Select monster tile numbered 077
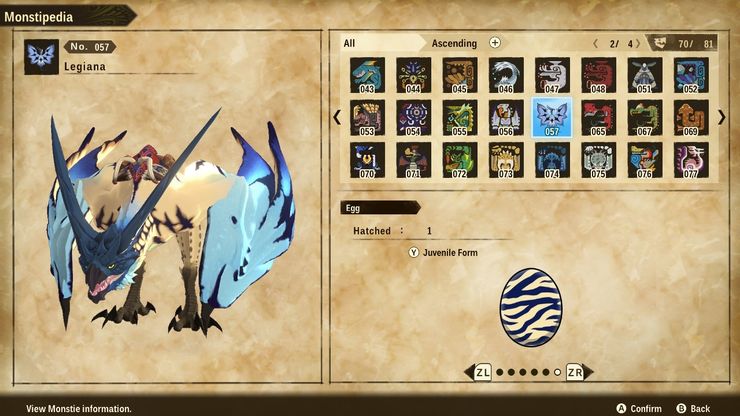This screenshot has width=740, height=416. click(x=690, y=160)
